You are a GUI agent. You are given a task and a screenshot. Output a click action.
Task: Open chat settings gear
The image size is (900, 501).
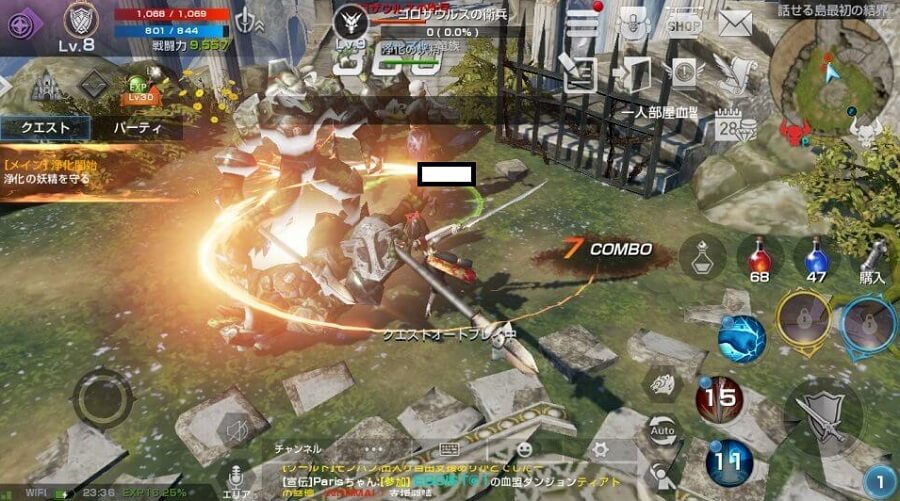coord(600,449)
